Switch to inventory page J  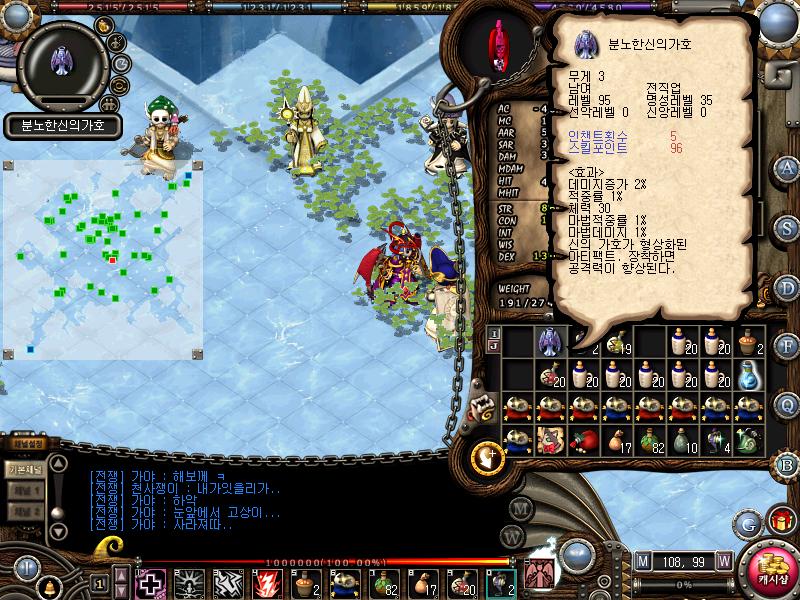pos(494,346)
